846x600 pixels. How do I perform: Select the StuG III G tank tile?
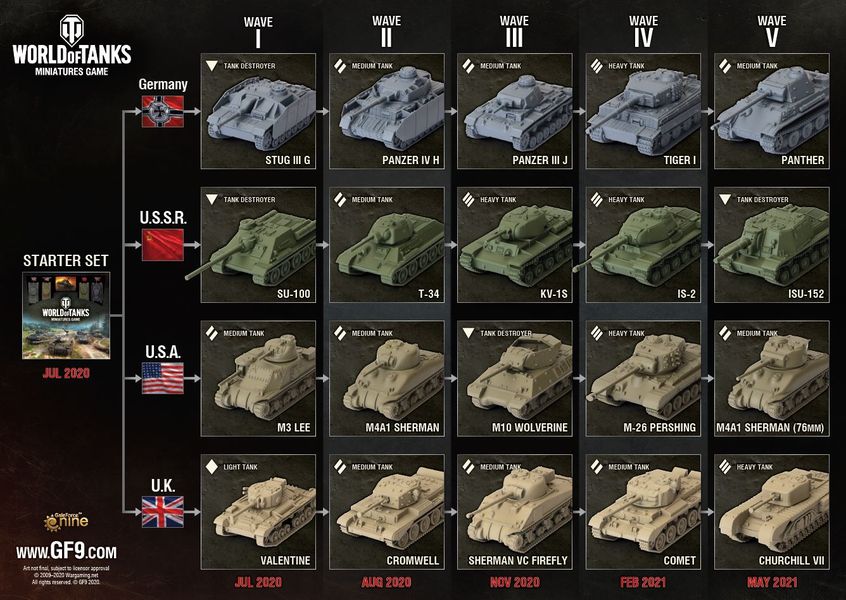click(x=258, y=111)
